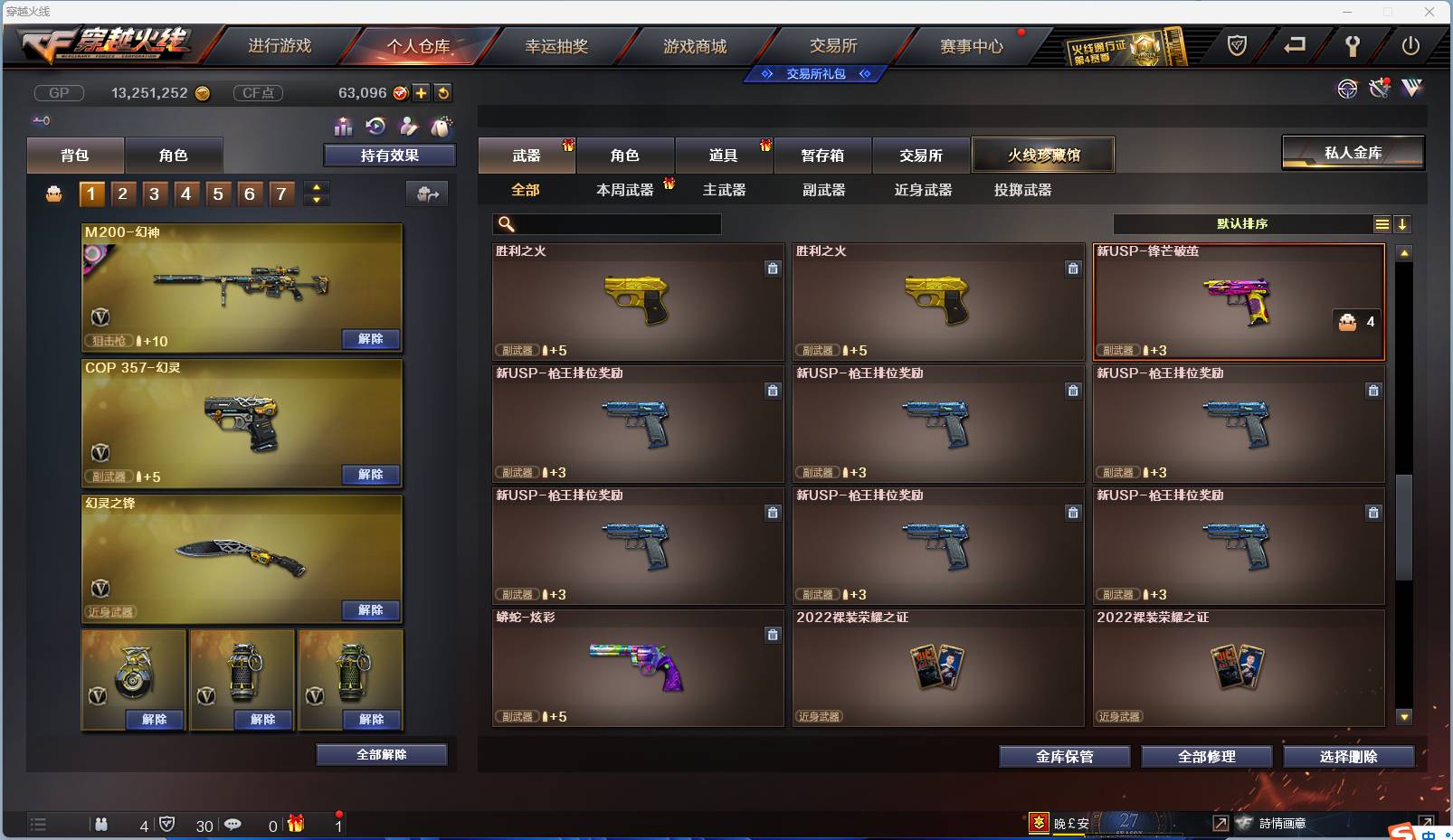
Task: Open the gift notification icon showing 1
Action: 297,825
